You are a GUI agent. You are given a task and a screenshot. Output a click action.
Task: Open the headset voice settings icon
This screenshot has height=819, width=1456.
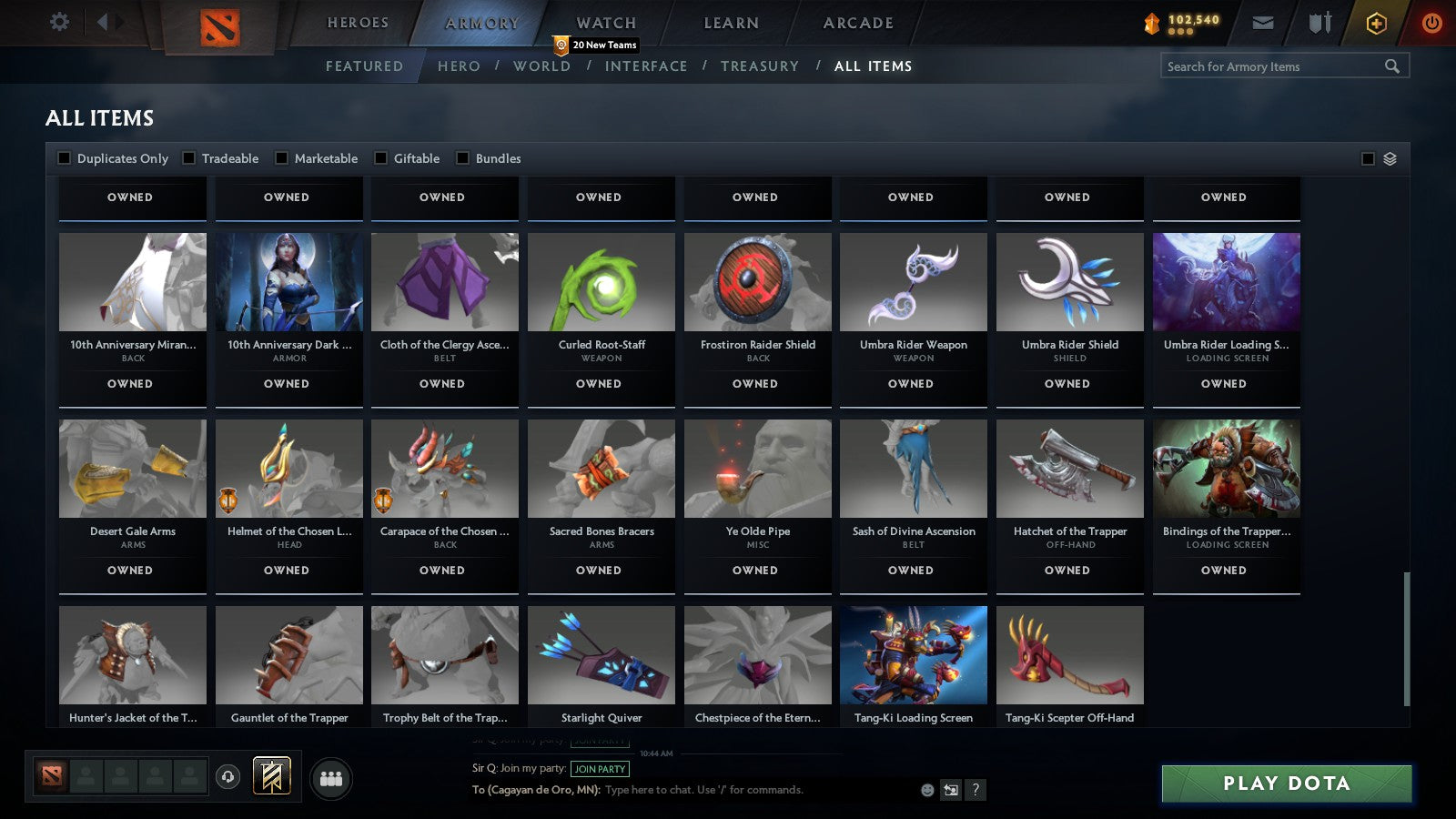pos(227,778)
